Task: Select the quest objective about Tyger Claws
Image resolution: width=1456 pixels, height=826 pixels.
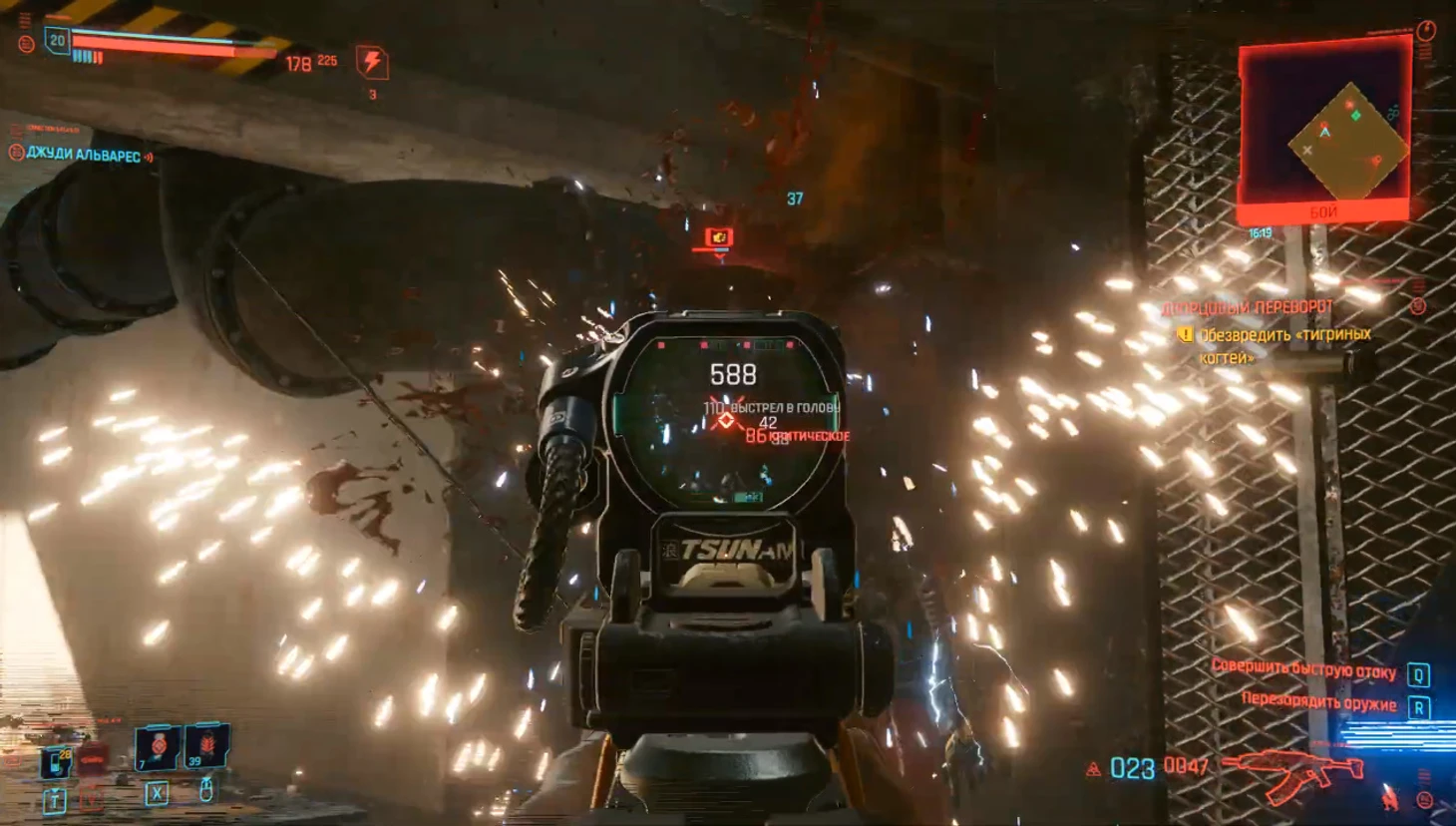Action: 1284,345
